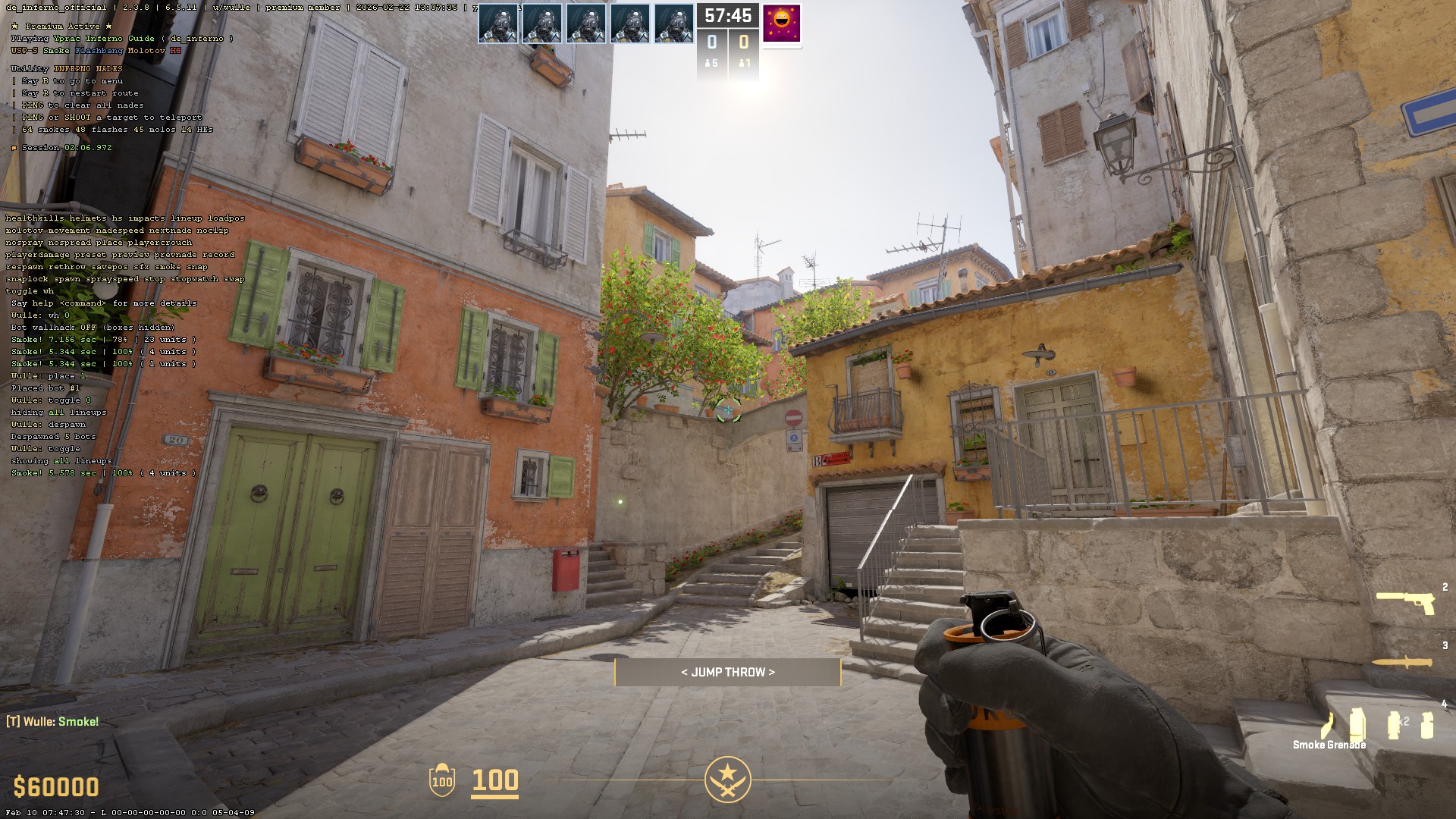Screen dimensions: 1456x819
Task: Click the crossed-swords round icon at bottom center
Action: tap(728, 778)
